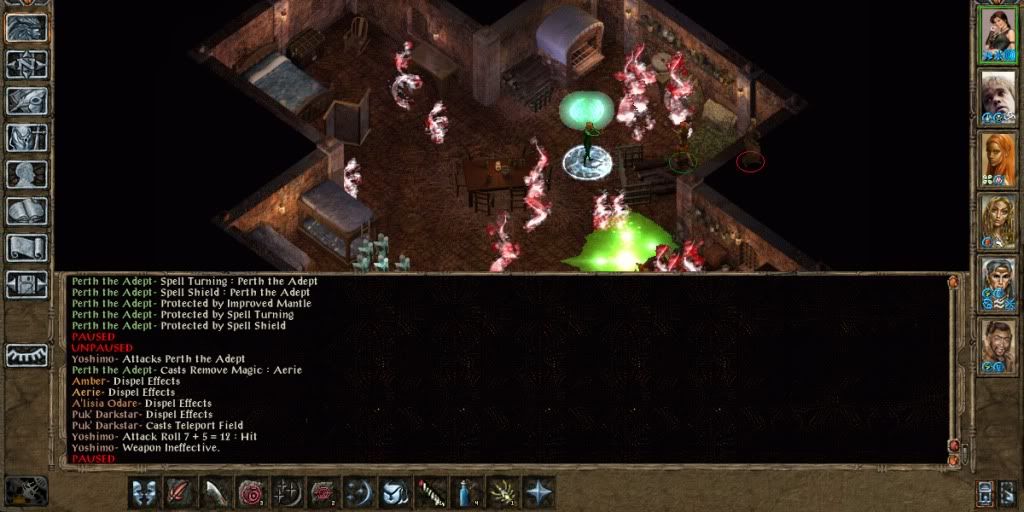This screenshot has width=1024, height=512.
Task: Use the blue potion quick item
Action: 465,492
